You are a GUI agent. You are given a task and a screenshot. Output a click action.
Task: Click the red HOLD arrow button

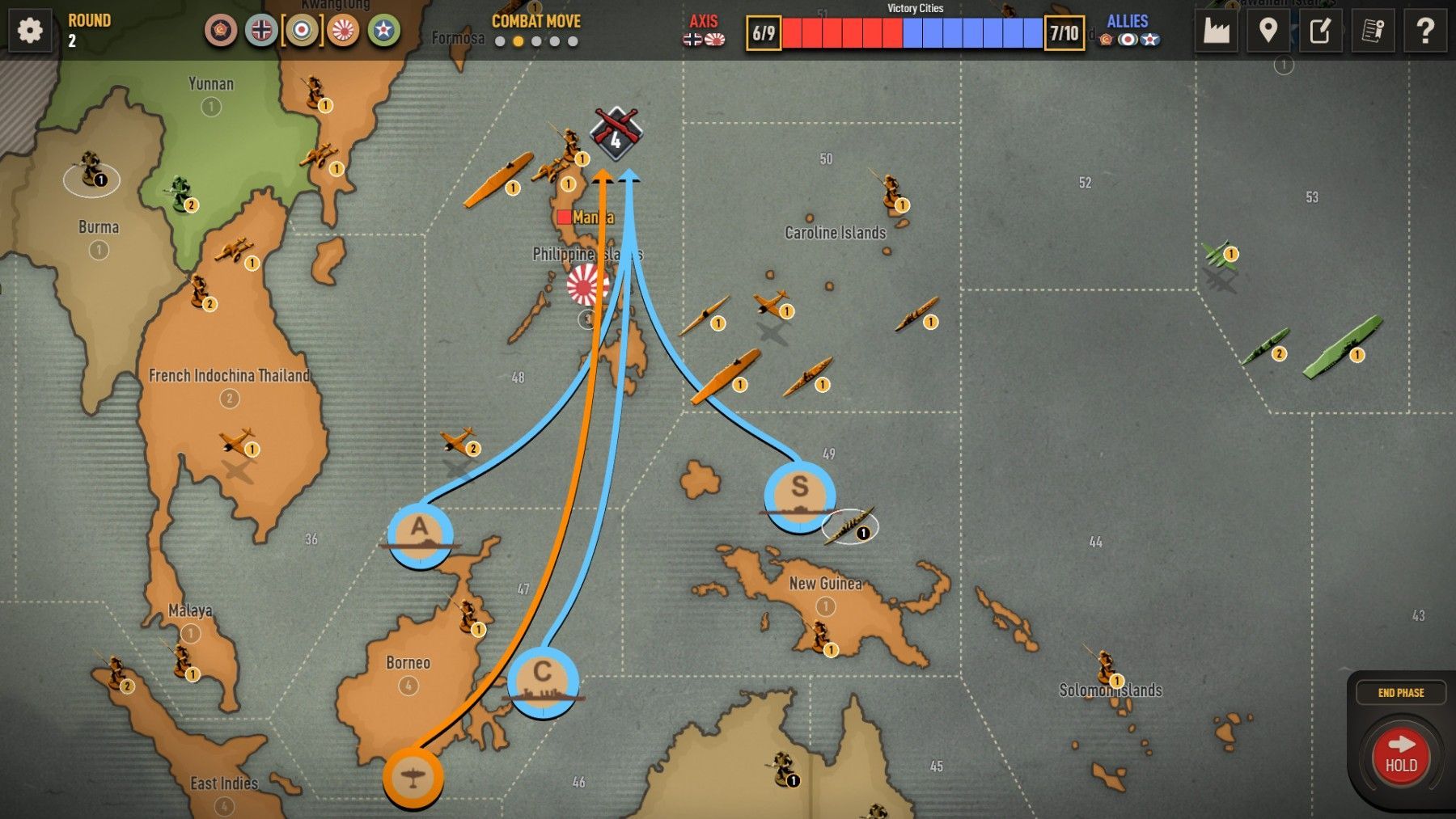(1401, 755)
